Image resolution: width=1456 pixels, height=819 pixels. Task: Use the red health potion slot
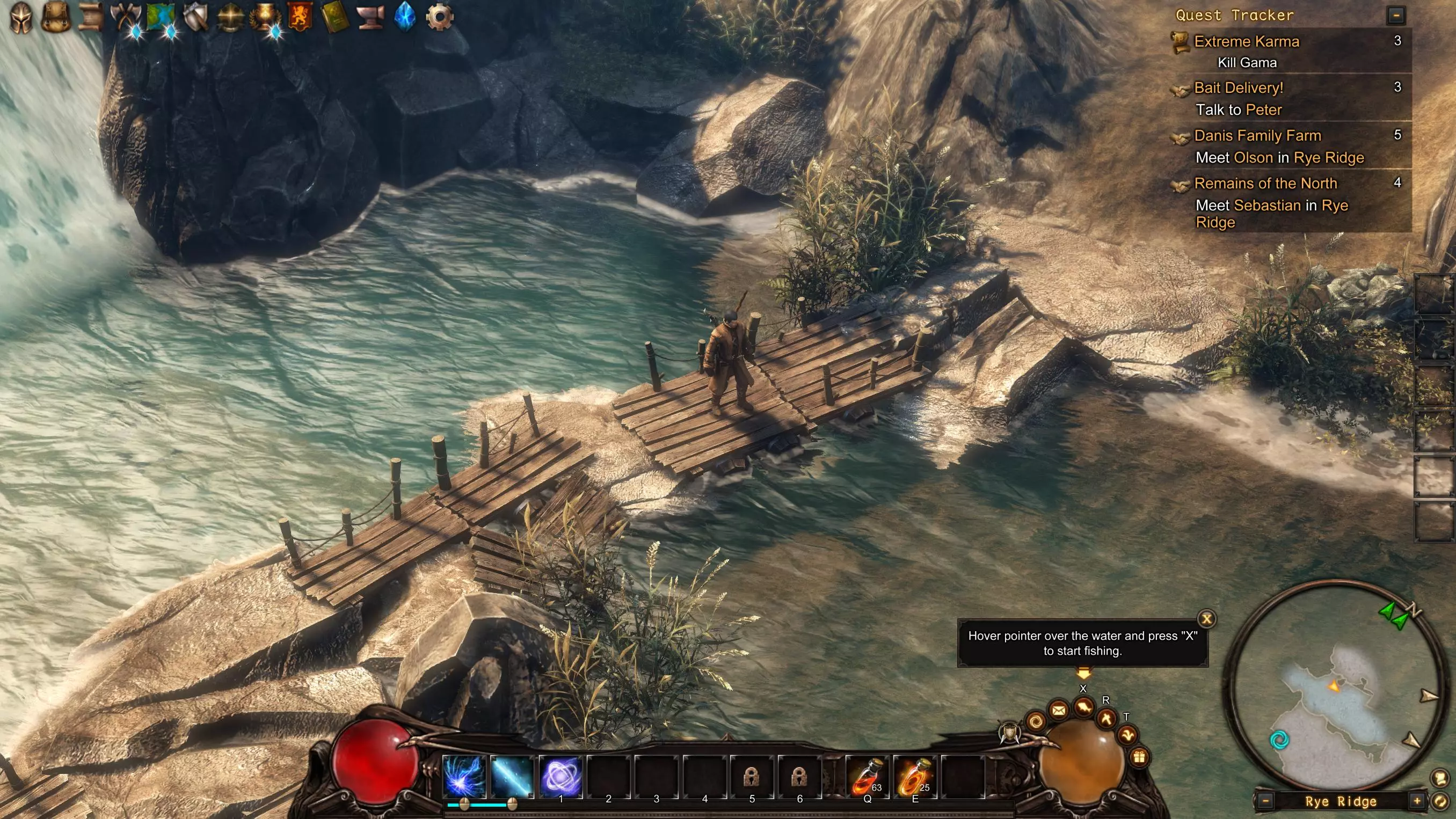[867, 777]
